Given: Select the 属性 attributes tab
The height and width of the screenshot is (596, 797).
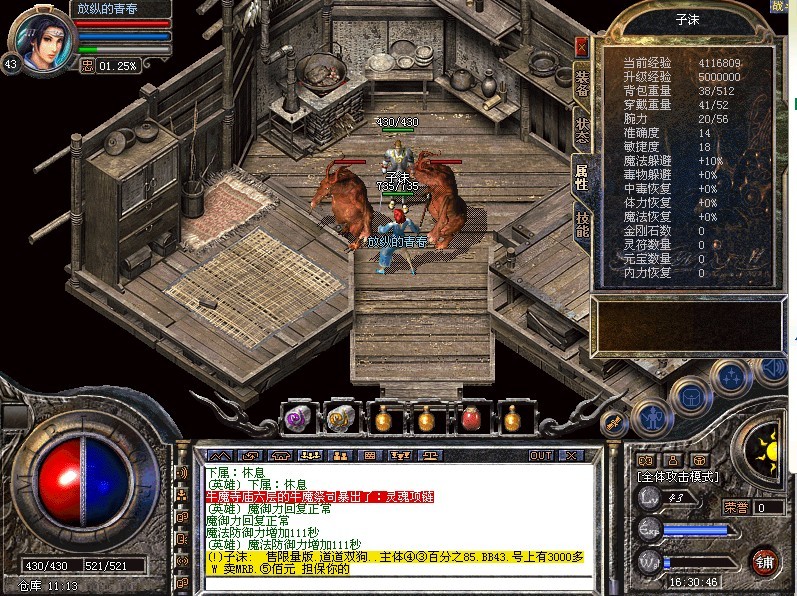Looking at the screenshot, I should pyautogui.click(x=580, y=178).
